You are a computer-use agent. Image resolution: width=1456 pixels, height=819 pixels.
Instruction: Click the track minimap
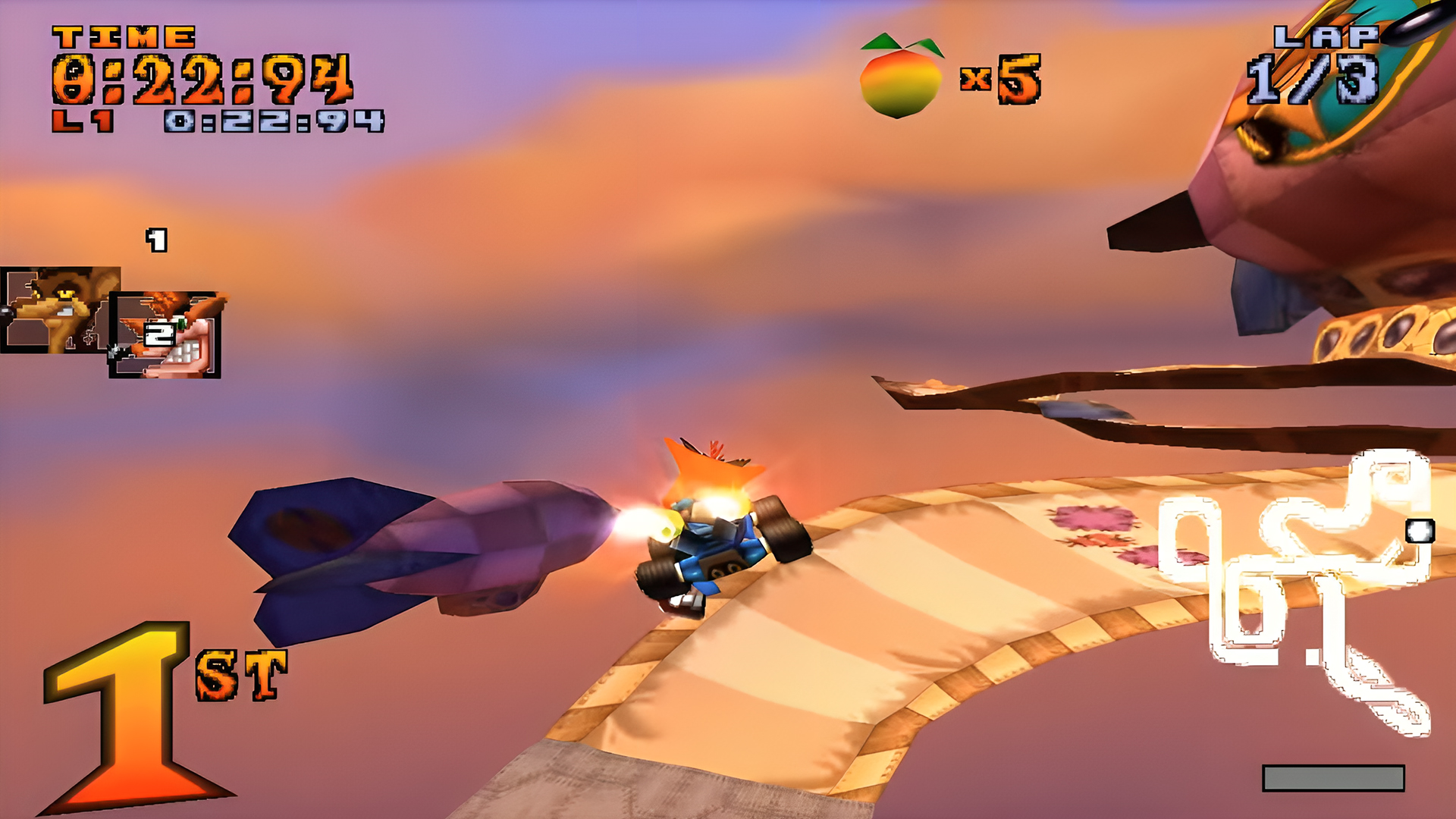point(1297,584)
